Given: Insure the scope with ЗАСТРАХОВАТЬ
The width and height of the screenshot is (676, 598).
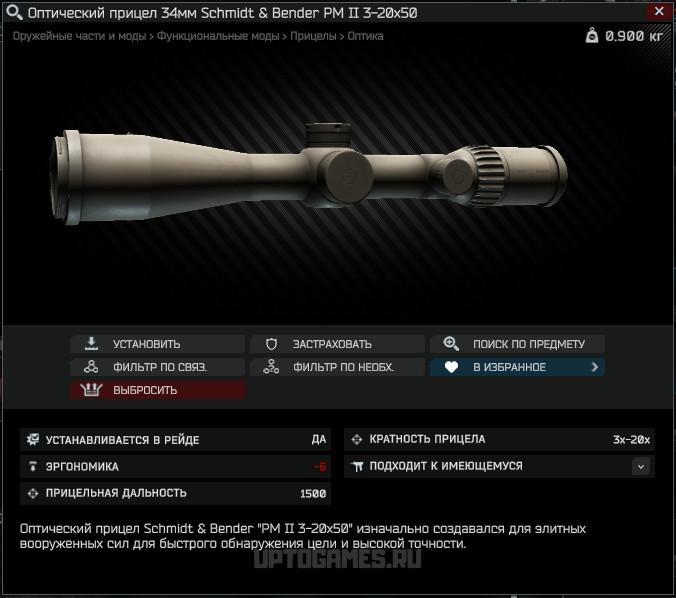Looking at the screenshot, I should pyautogui.click(x=337, y=344).
